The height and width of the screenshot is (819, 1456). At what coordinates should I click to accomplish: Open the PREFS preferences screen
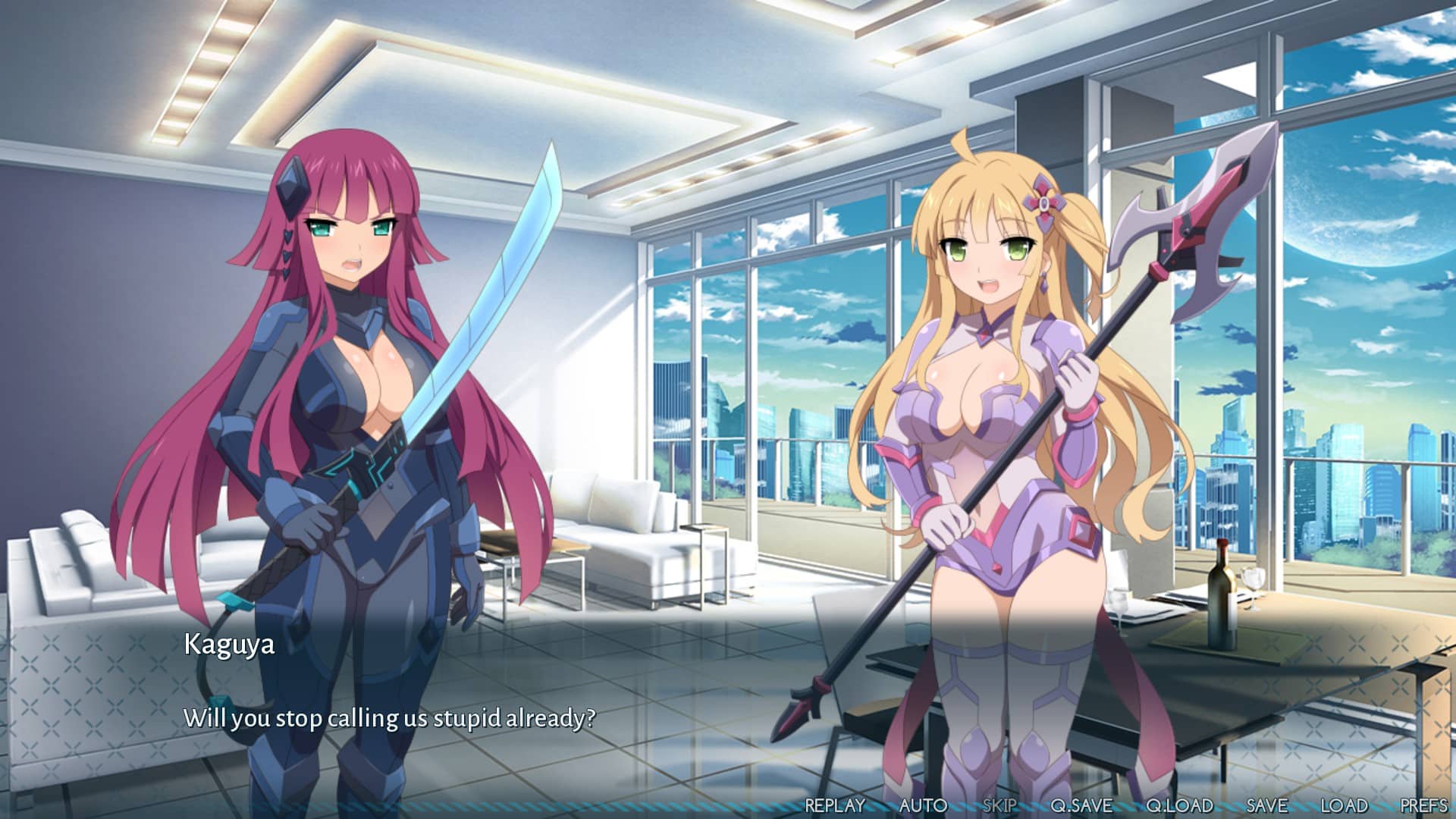point(1423,805)
